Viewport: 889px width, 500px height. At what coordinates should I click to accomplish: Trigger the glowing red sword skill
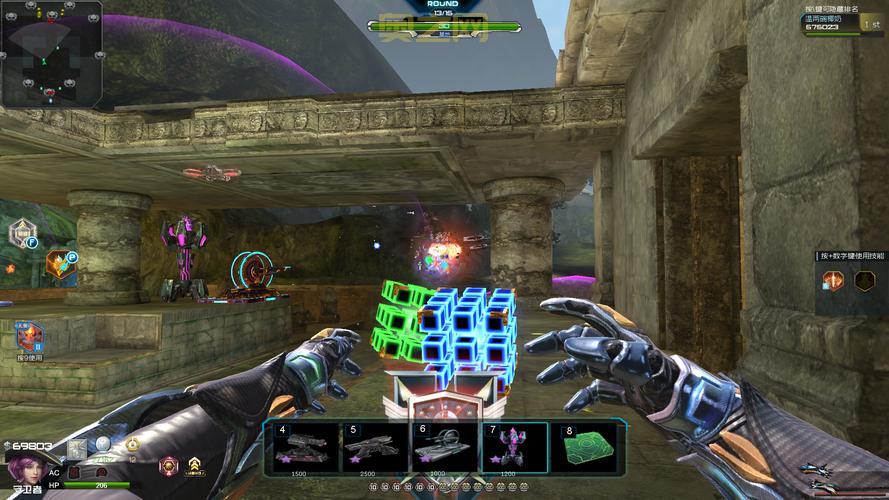(832, 281)
